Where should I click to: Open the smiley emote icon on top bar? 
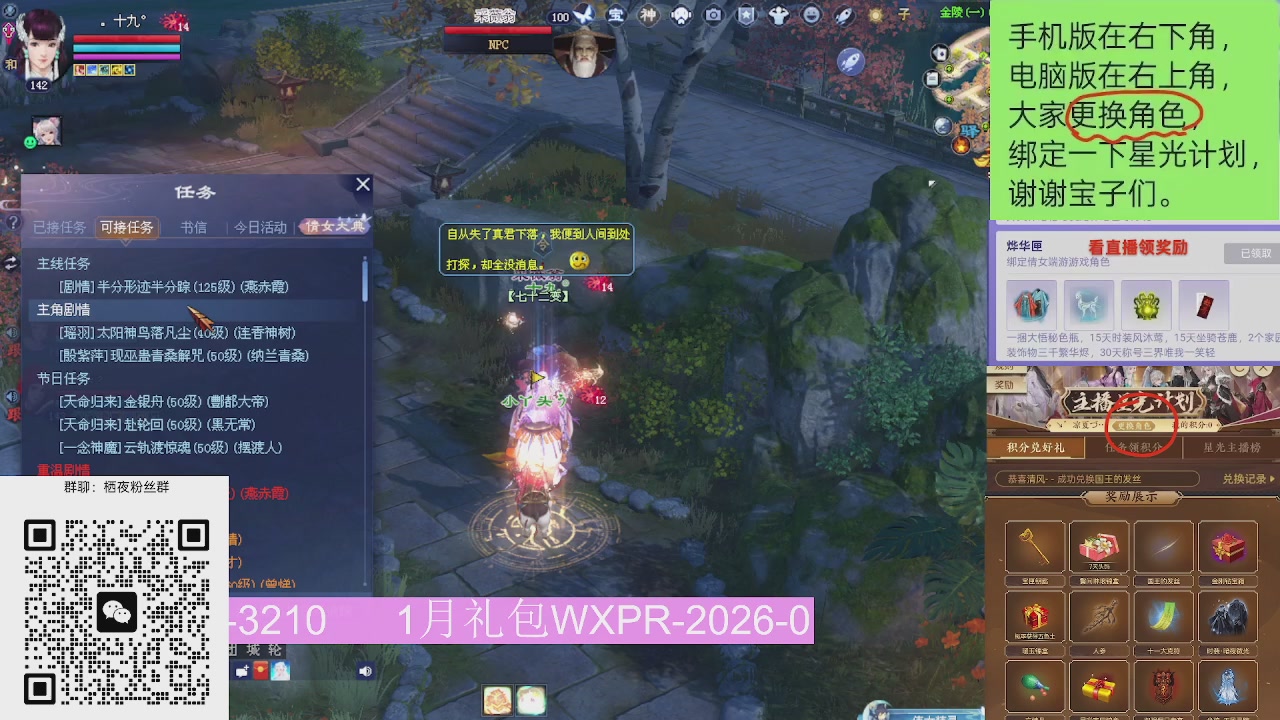[x=811, y=14]
